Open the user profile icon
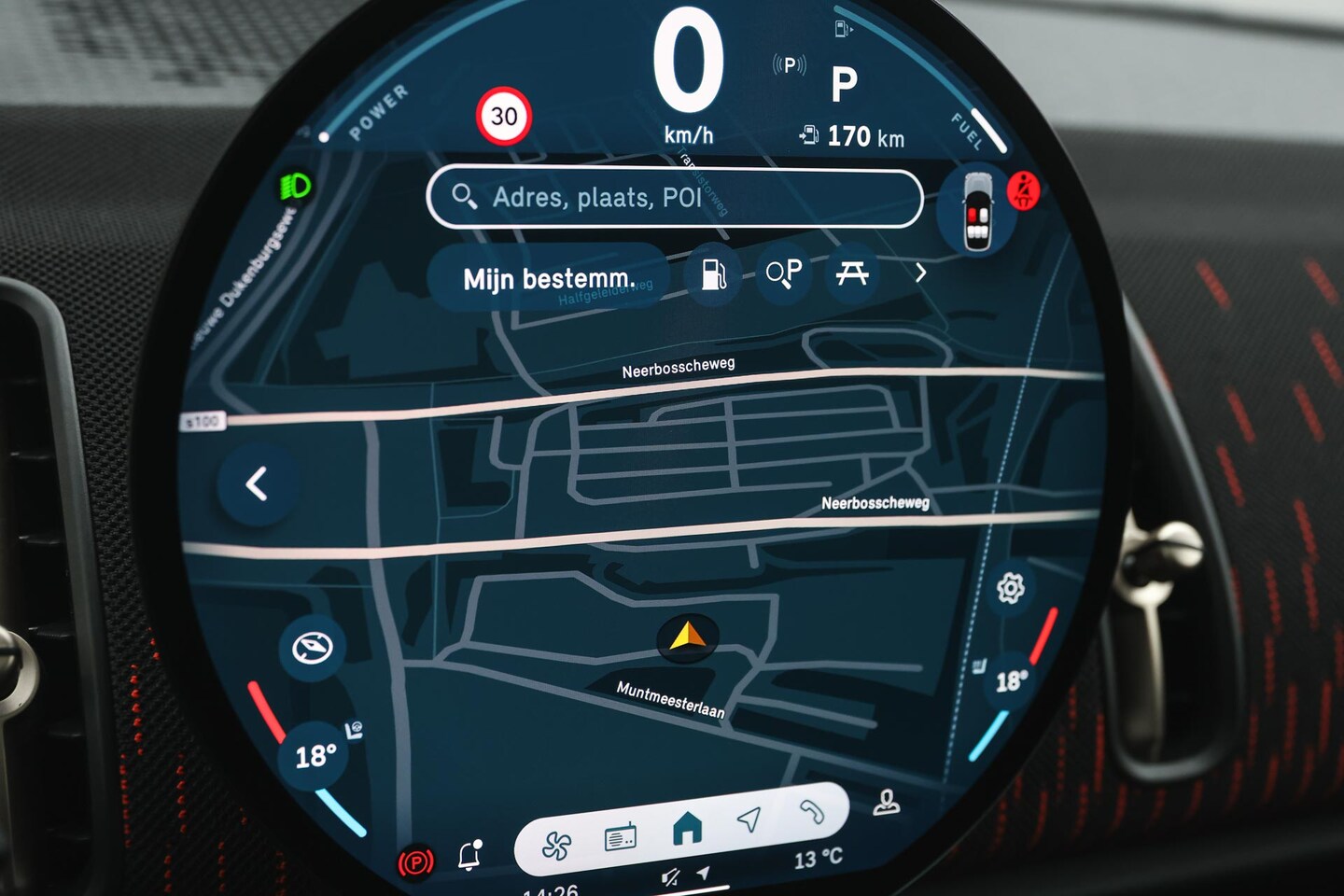Screen dimensions: 1344x896 [886, 803]
